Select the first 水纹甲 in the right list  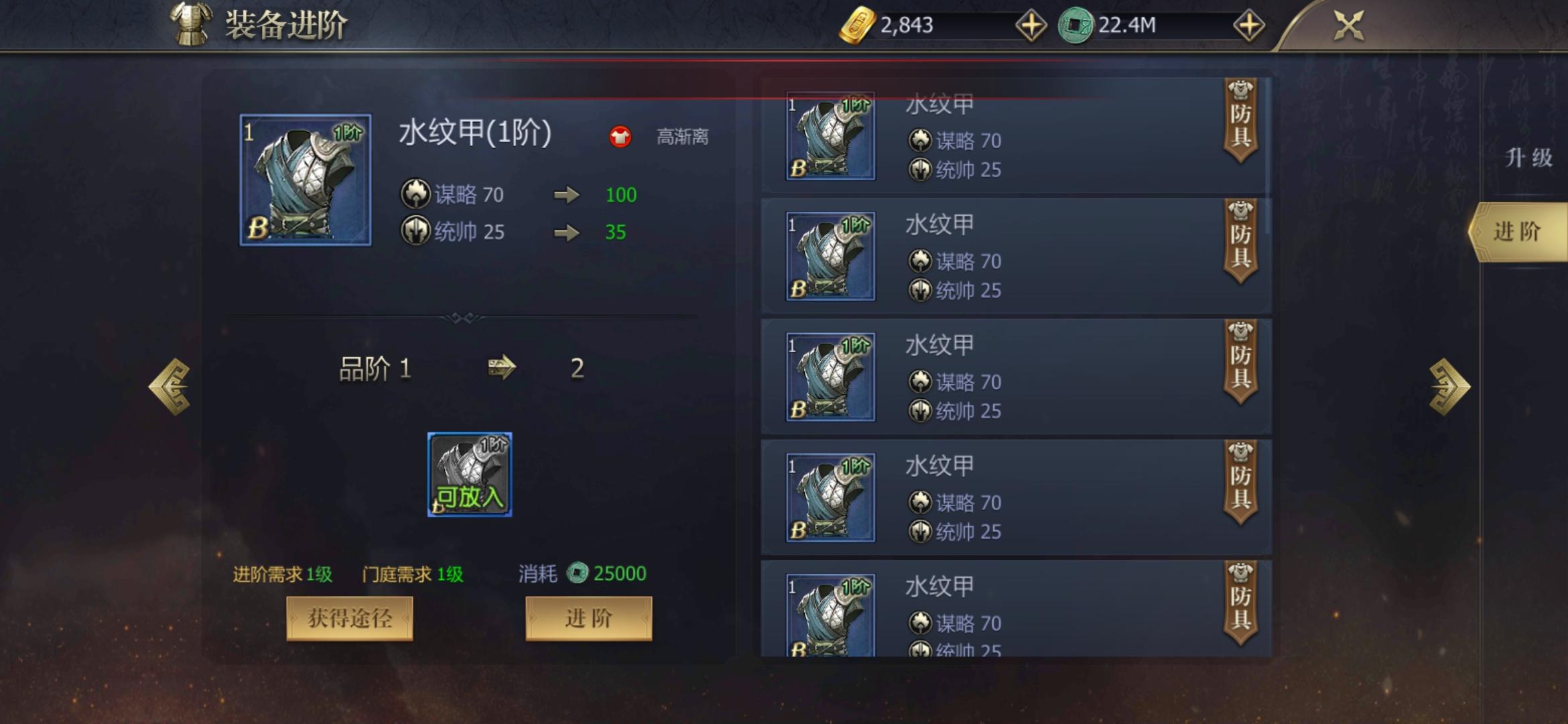[x=1005, y=134]
